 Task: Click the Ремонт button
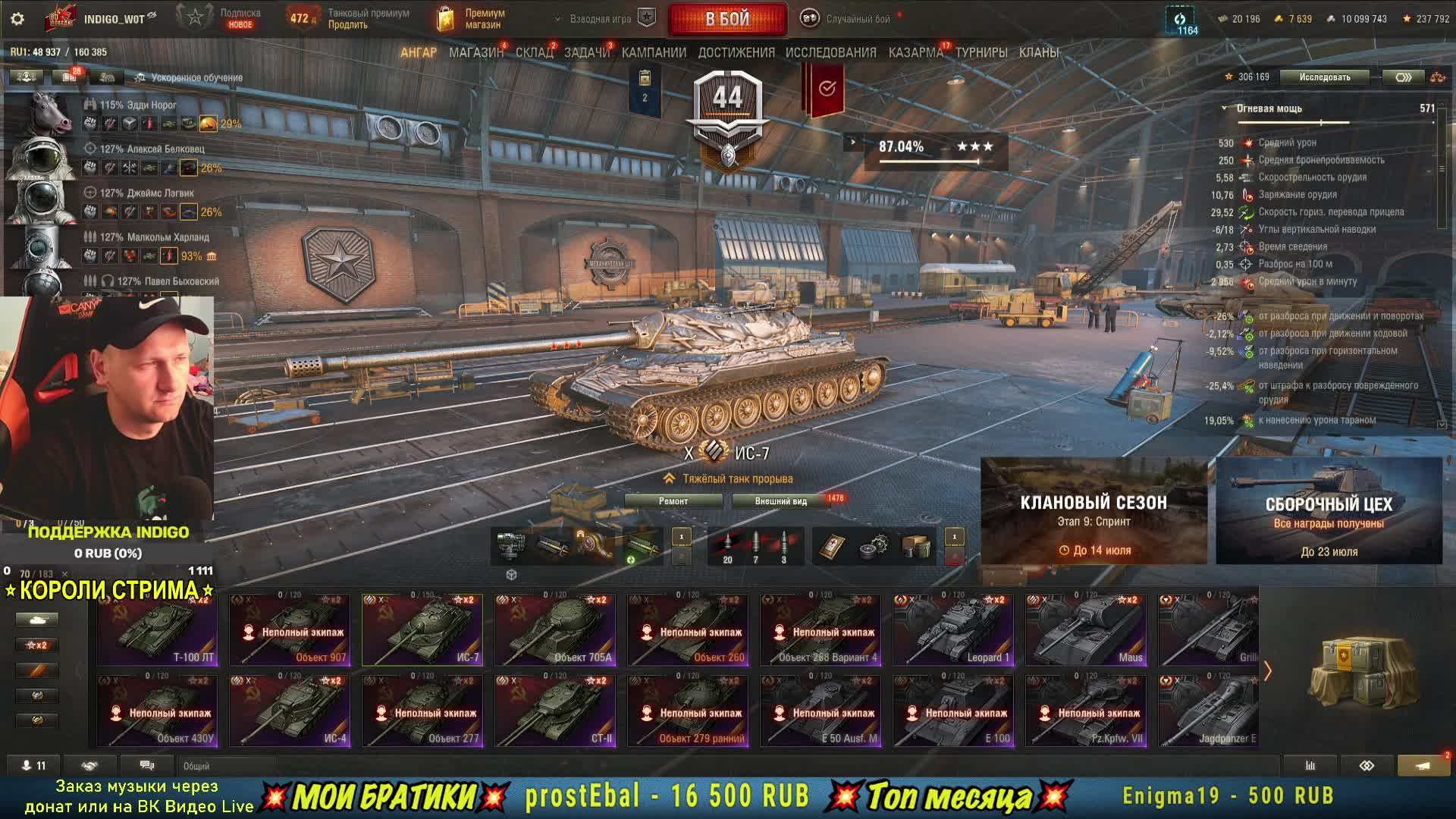pos(673,501)
